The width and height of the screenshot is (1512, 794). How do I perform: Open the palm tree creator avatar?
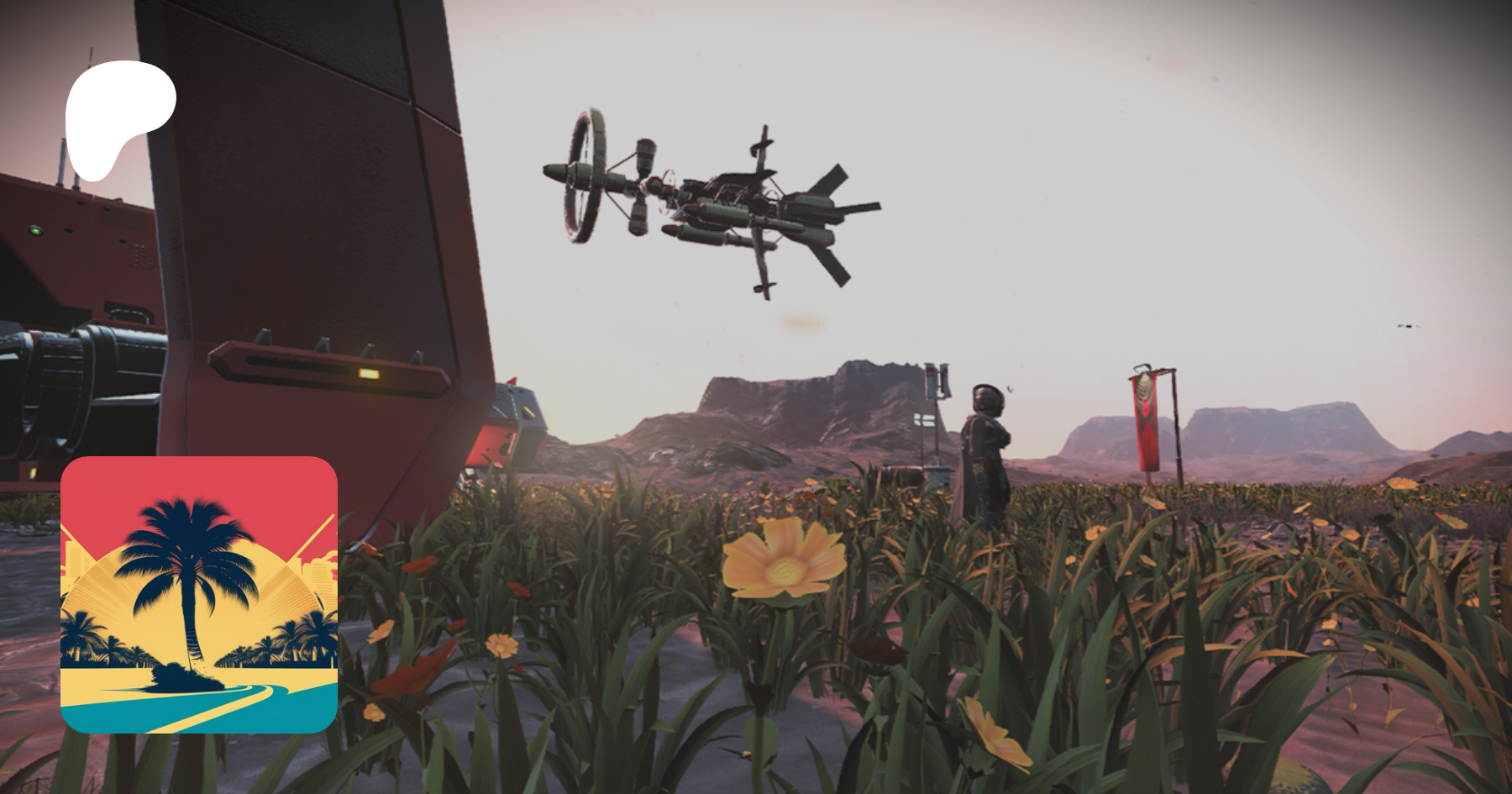[x=199, y=594]
